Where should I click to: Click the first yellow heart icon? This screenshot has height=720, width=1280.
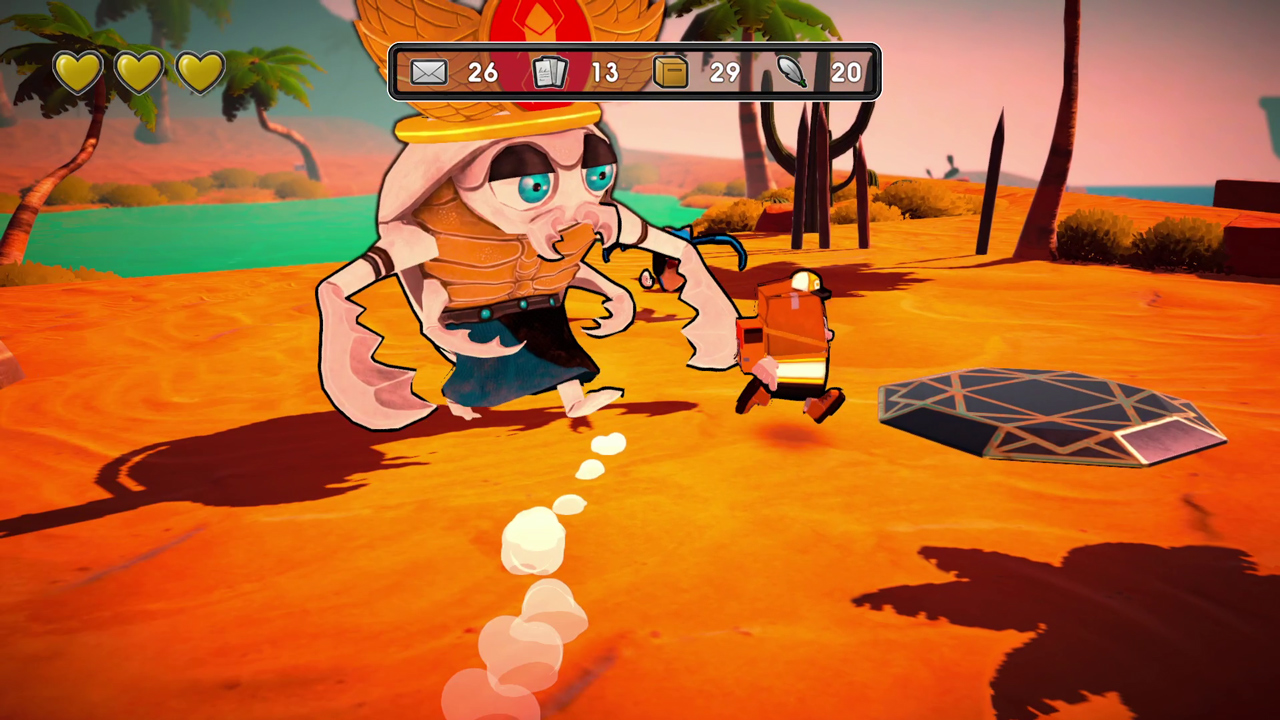78,70
